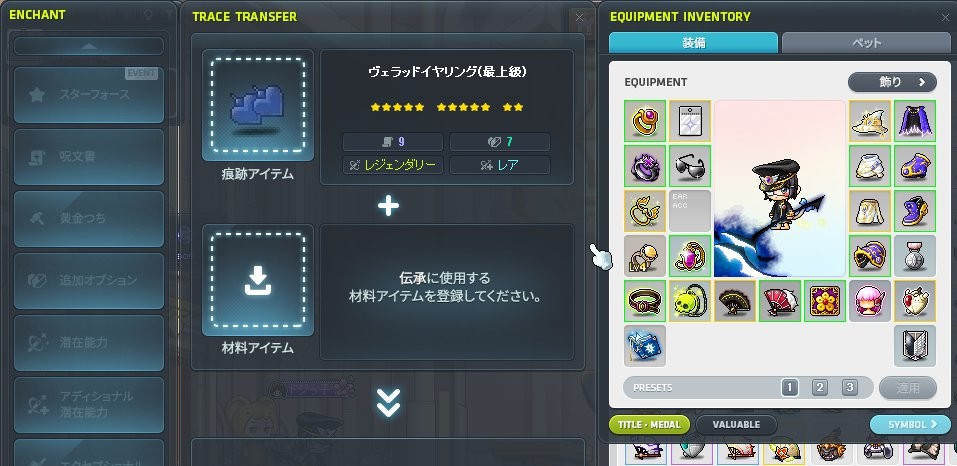
Task: Select equipment preset 2
Action: [820, 387]
